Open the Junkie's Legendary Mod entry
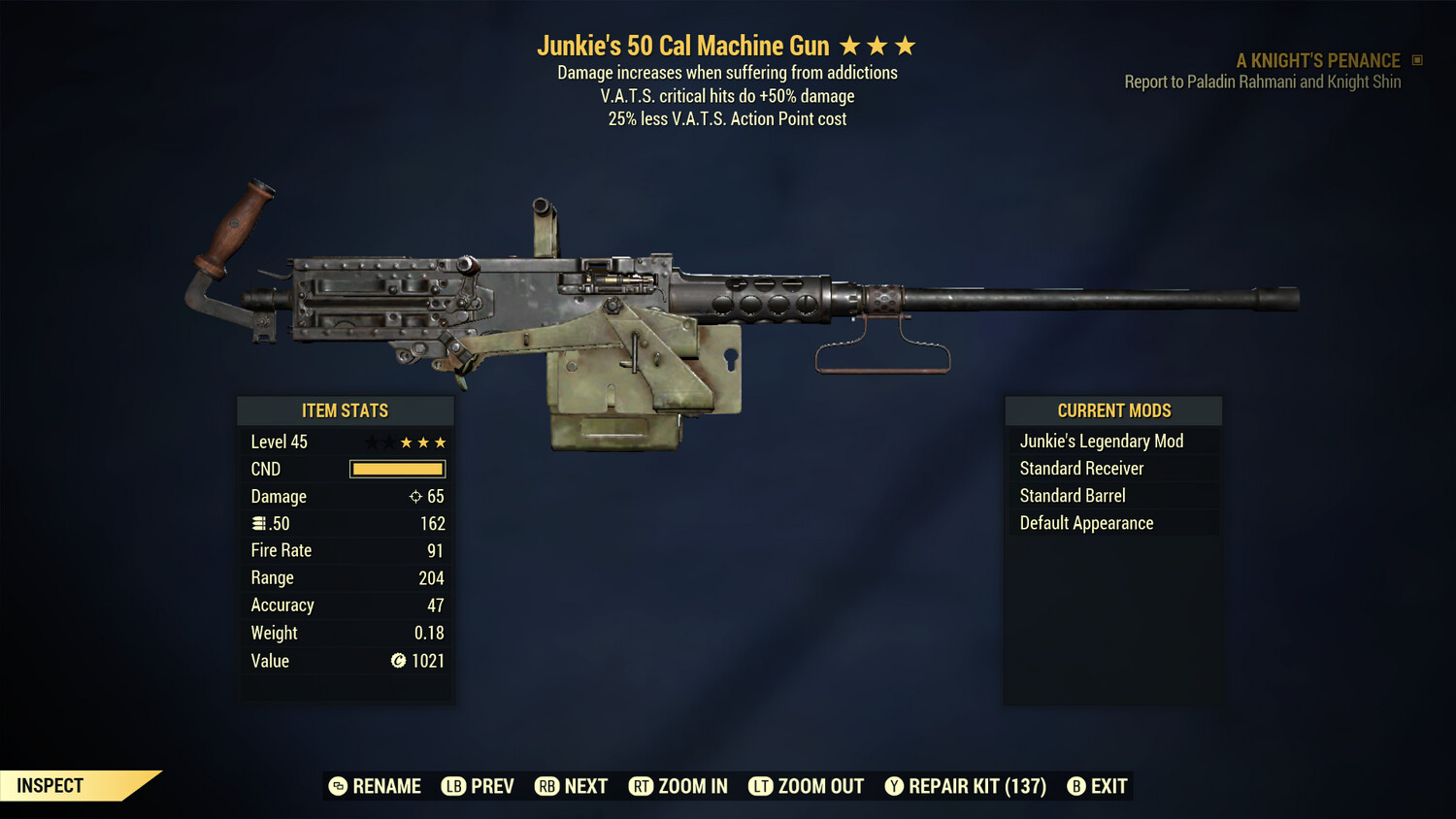This screenshot has width=1456, height=819. click(x=1101, y=441)
